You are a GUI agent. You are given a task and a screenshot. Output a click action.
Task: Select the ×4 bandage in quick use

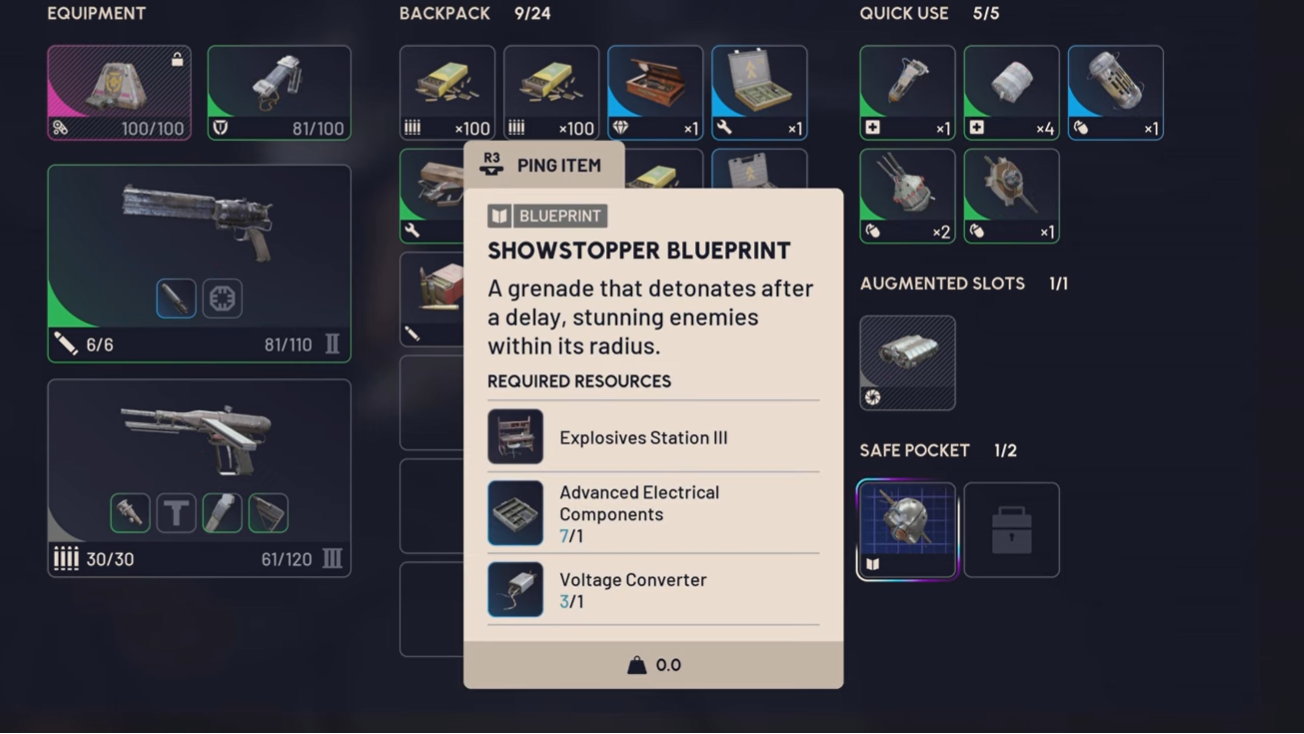pyautogui.click(x=1011, y=92)
